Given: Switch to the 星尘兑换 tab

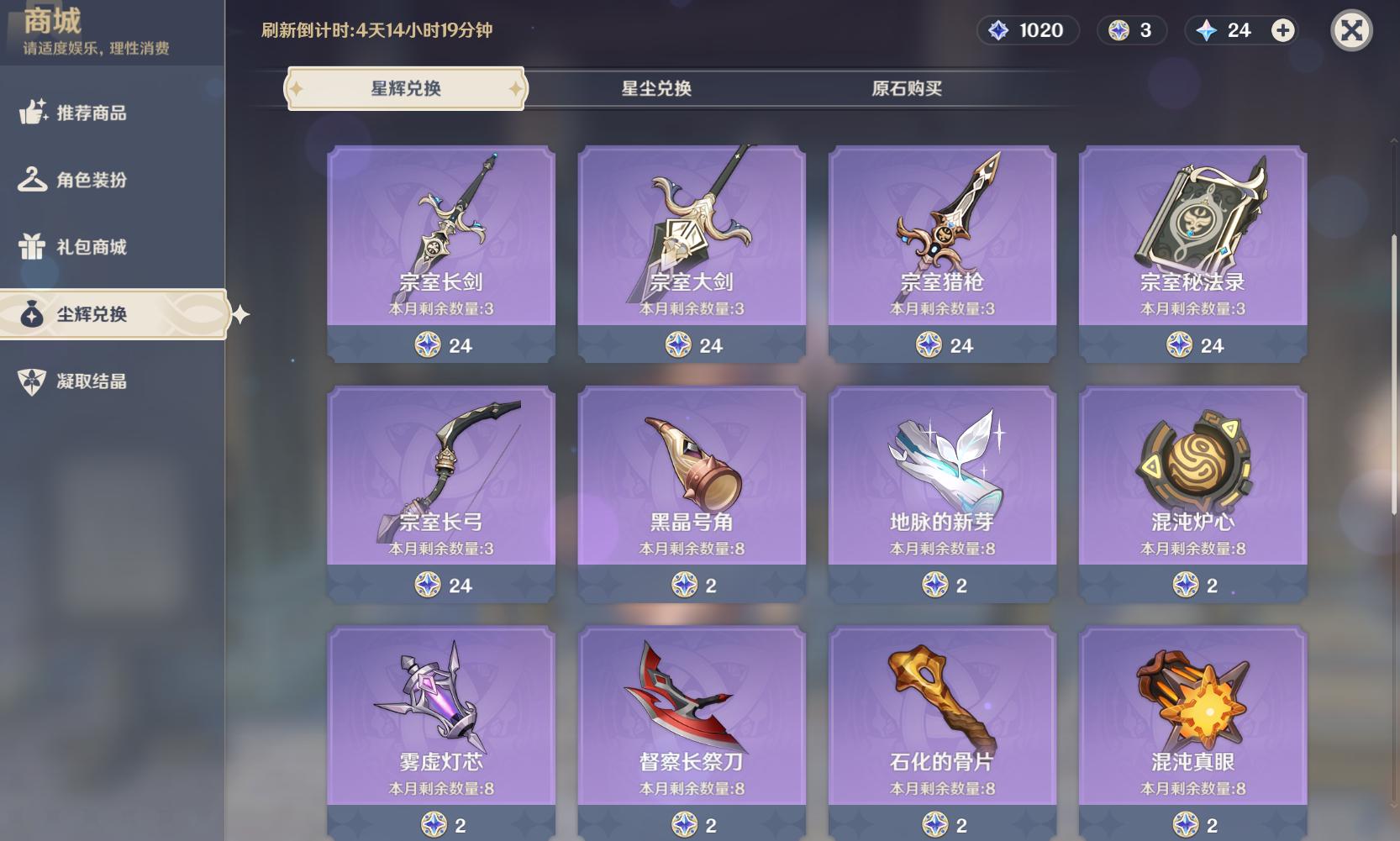Looking at the screenshot, I should click(655, 88).
